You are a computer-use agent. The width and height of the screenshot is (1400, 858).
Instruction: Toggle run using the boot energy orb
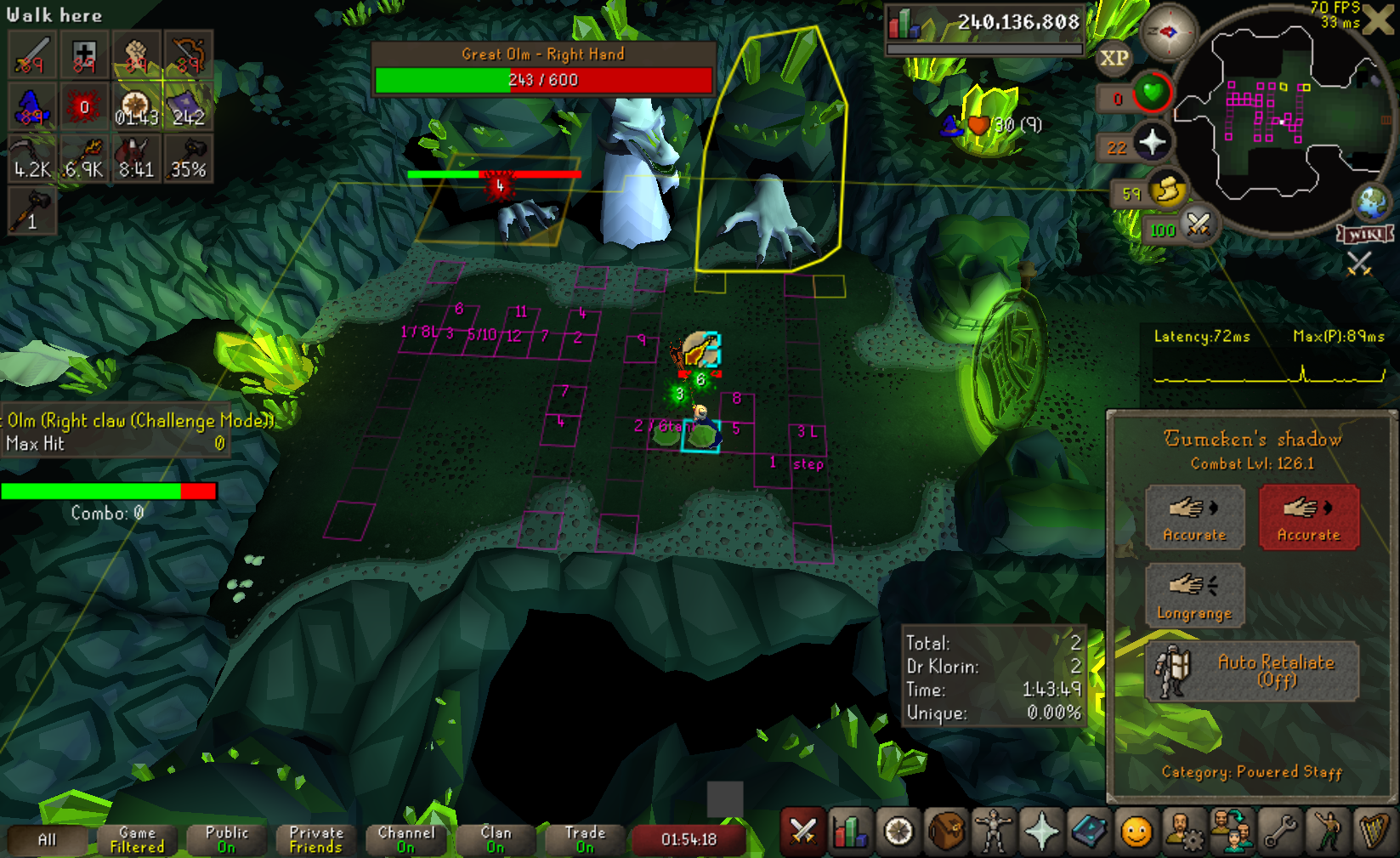click(x=1167, y=190)
